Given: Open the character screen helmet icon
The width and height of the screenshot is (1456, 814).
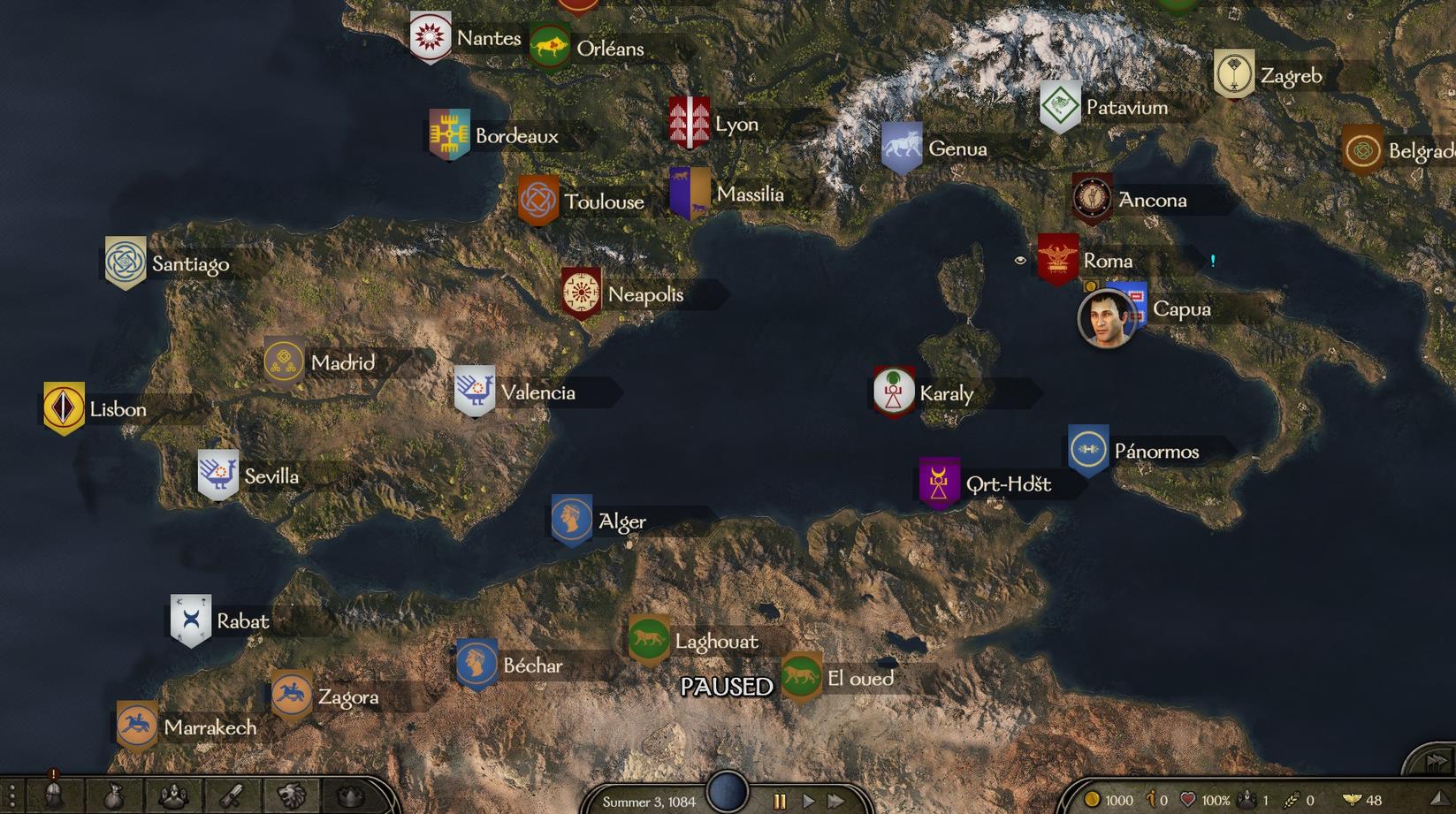Looking at the screenshot, I should [54, 796].
